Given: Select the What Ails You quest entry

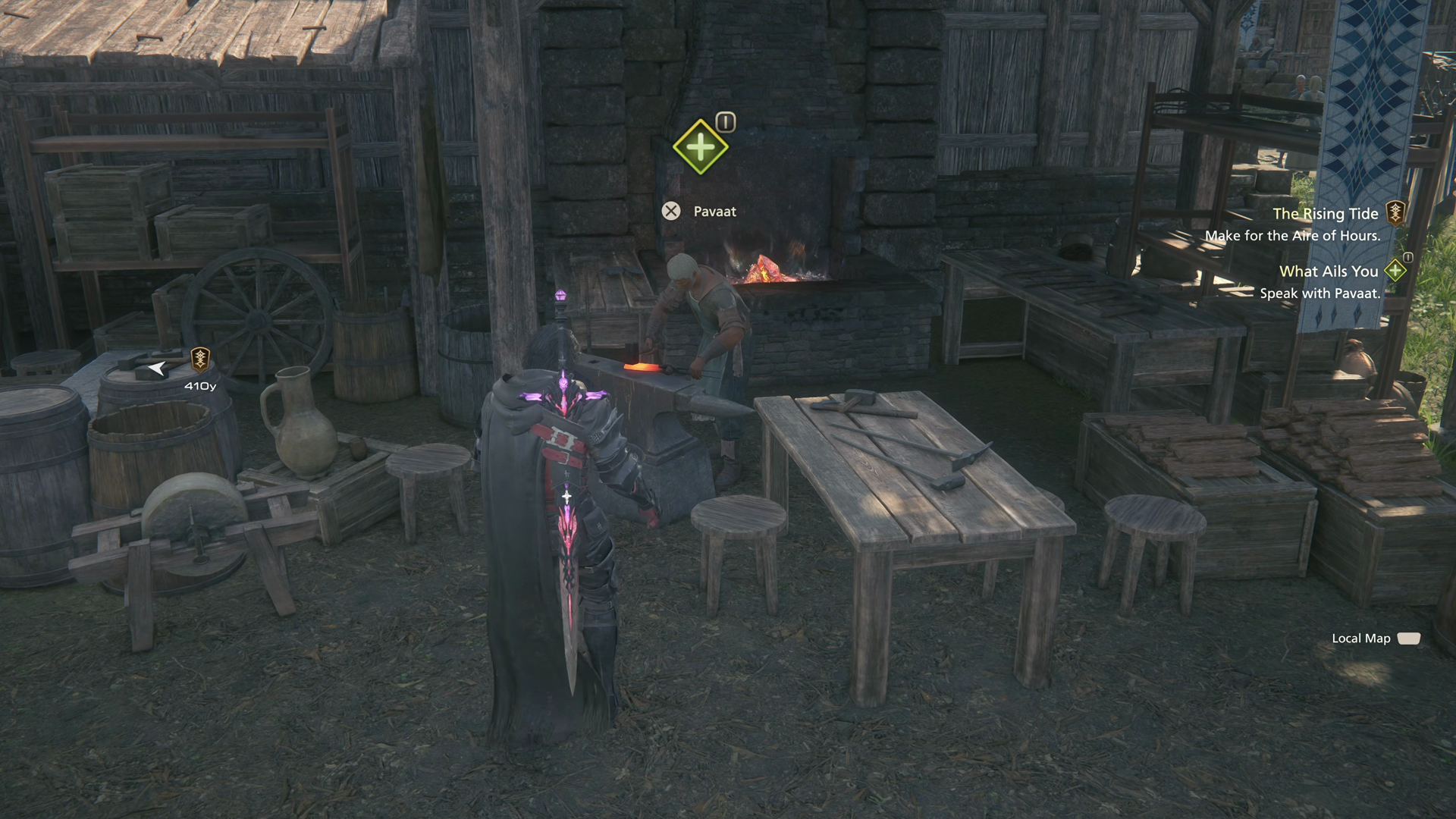Looking at the screenshot, I should click(1328, 271).
